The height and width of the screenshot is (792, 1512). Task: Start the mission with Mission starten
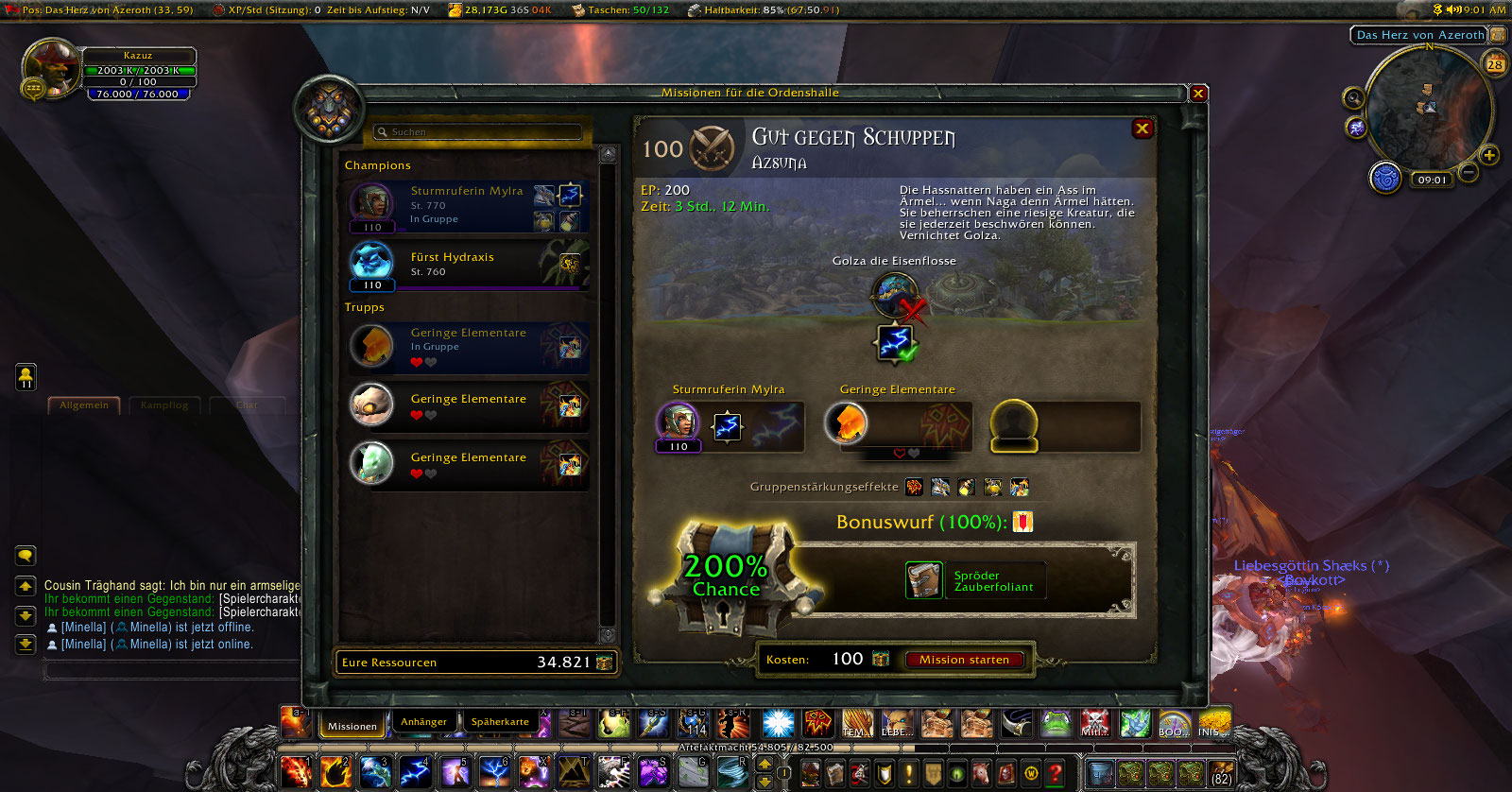[964, 660]
